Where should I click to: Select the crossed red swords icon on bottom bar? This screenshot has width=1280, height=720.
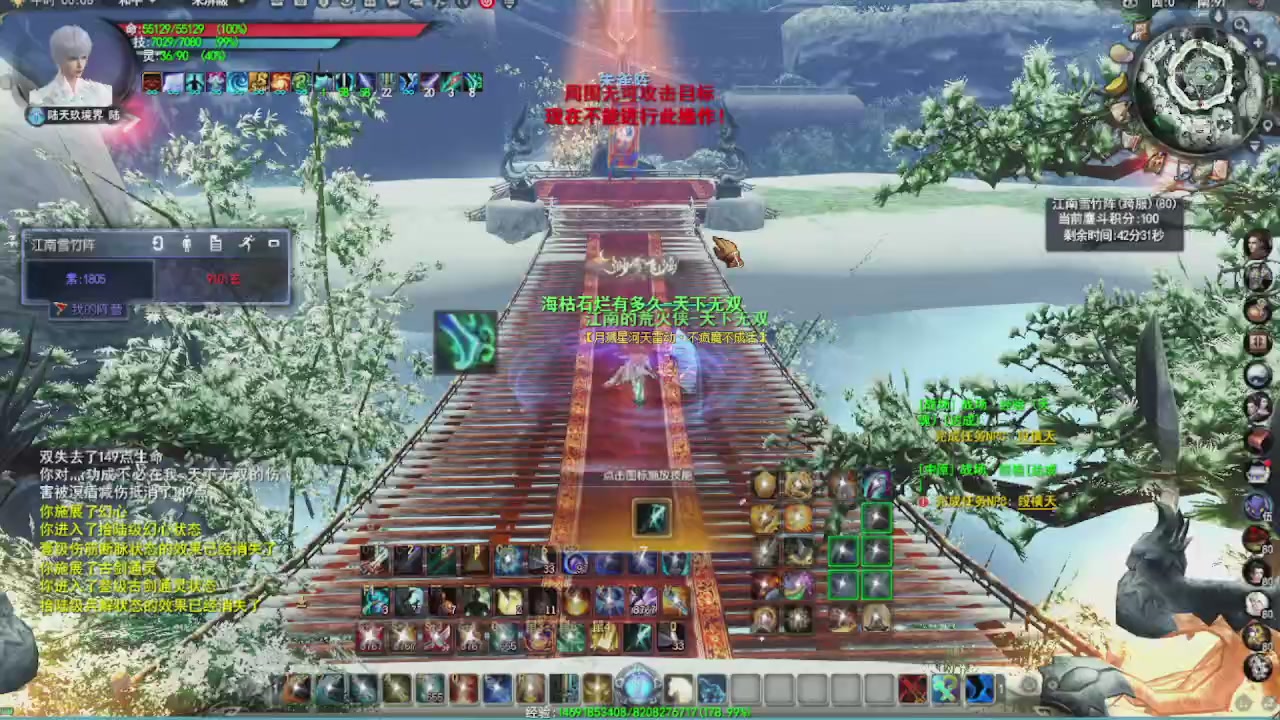[912, 687]
